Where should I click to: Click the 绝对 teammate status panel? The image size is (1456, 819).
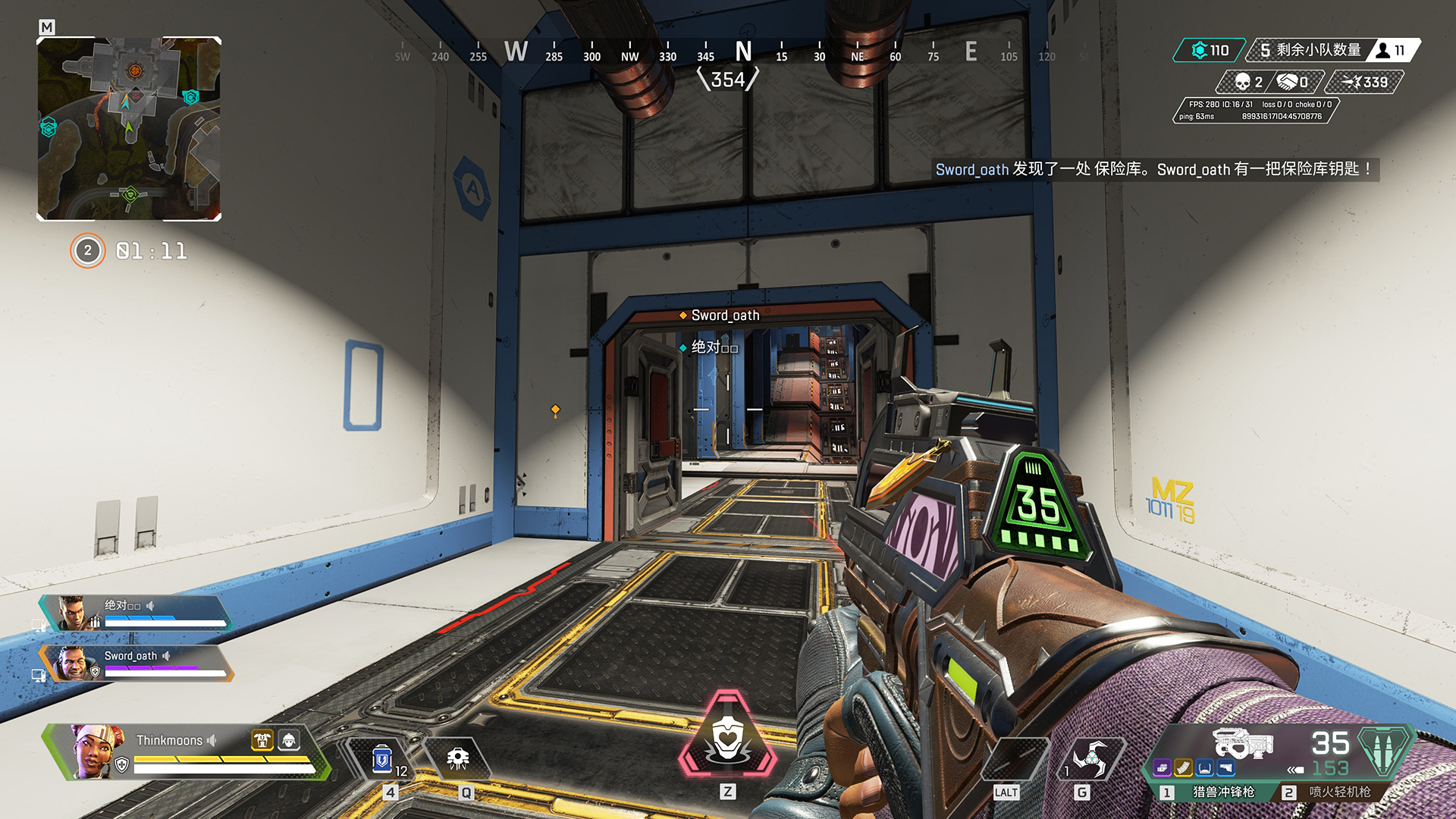tap(136, 613)
